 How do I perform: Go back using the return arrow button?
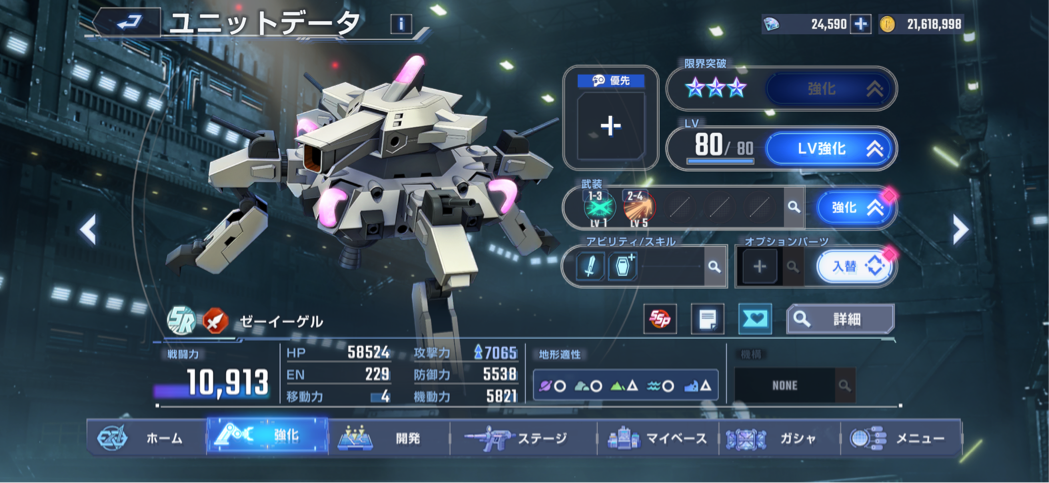click(127, 22)
